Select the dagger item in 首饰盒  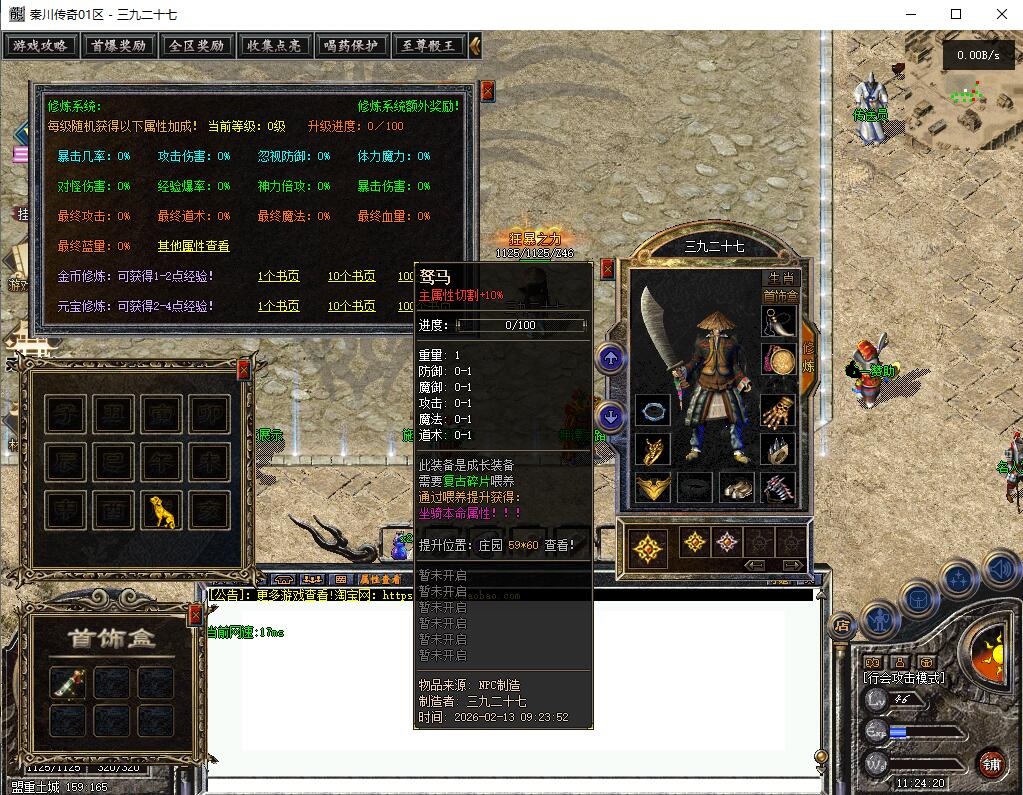point(68,682)
